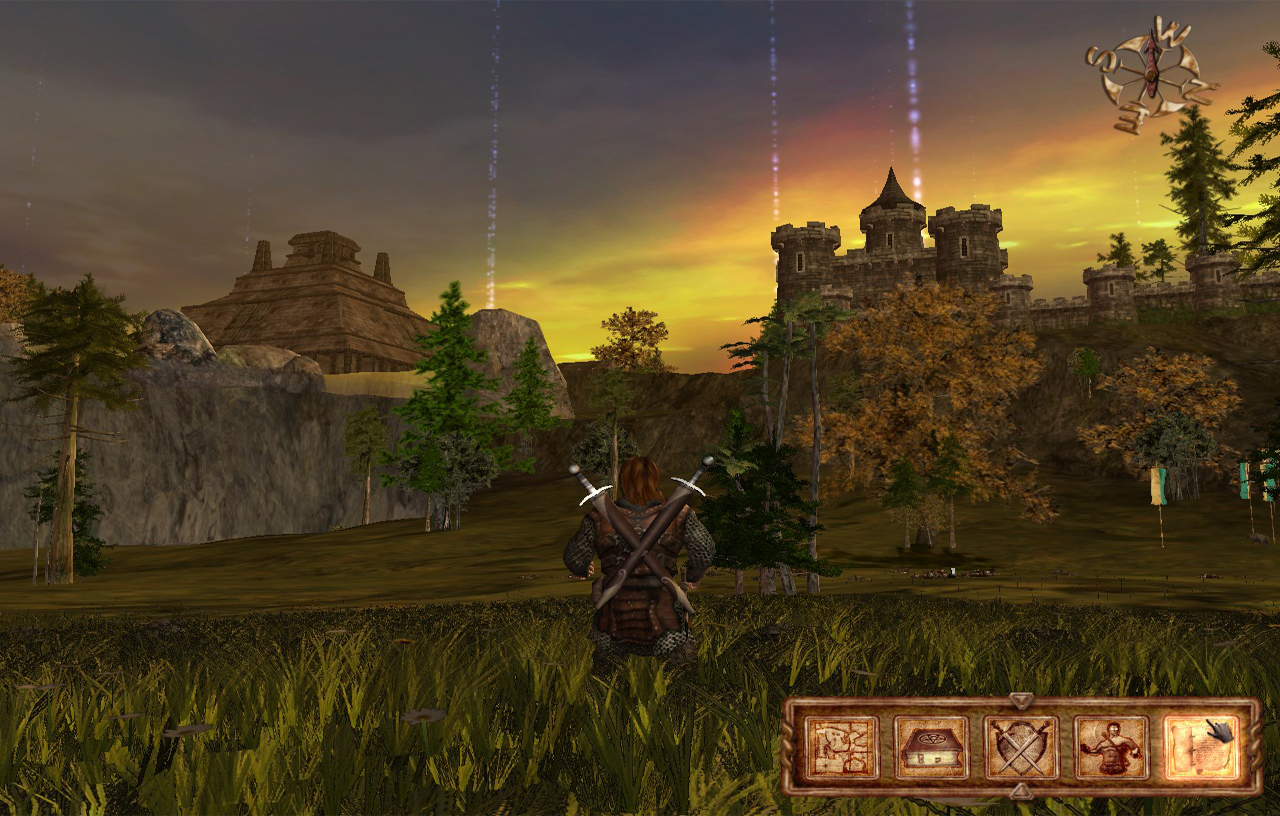Click the down arrow above the menu bar
This screenshot has width=1280, height=816.
tap(1021, 700)
